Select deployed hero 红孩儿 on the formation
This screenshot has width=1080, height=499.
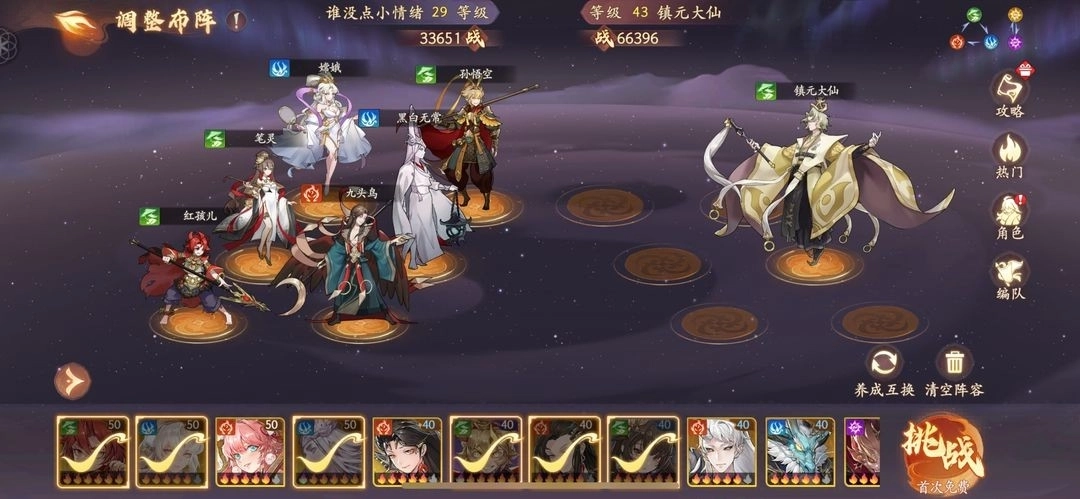coord(192,275)
